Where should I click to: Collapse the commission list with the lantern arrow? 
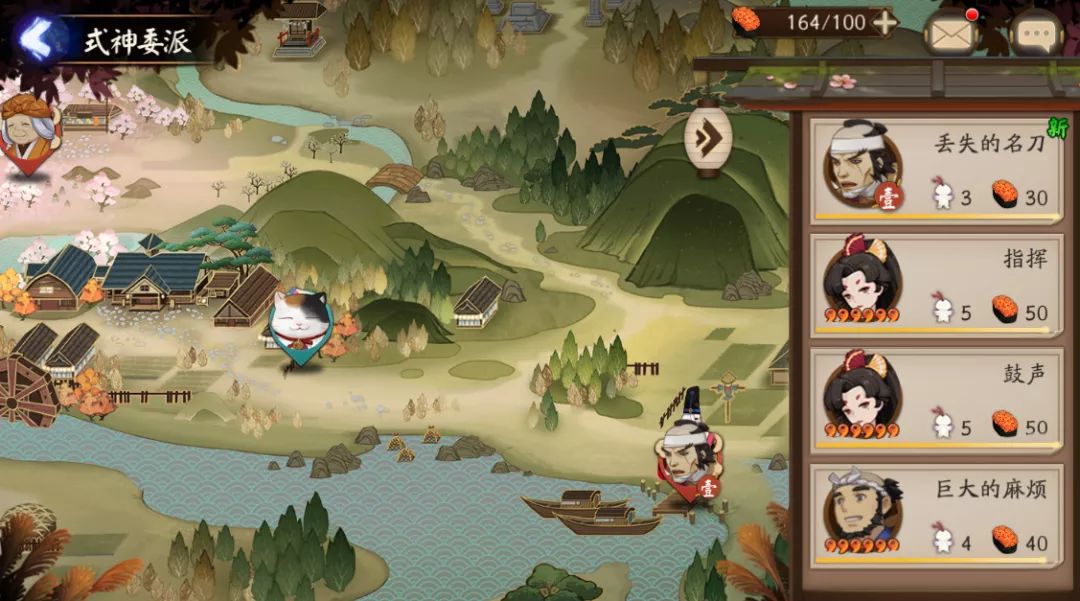708,137
